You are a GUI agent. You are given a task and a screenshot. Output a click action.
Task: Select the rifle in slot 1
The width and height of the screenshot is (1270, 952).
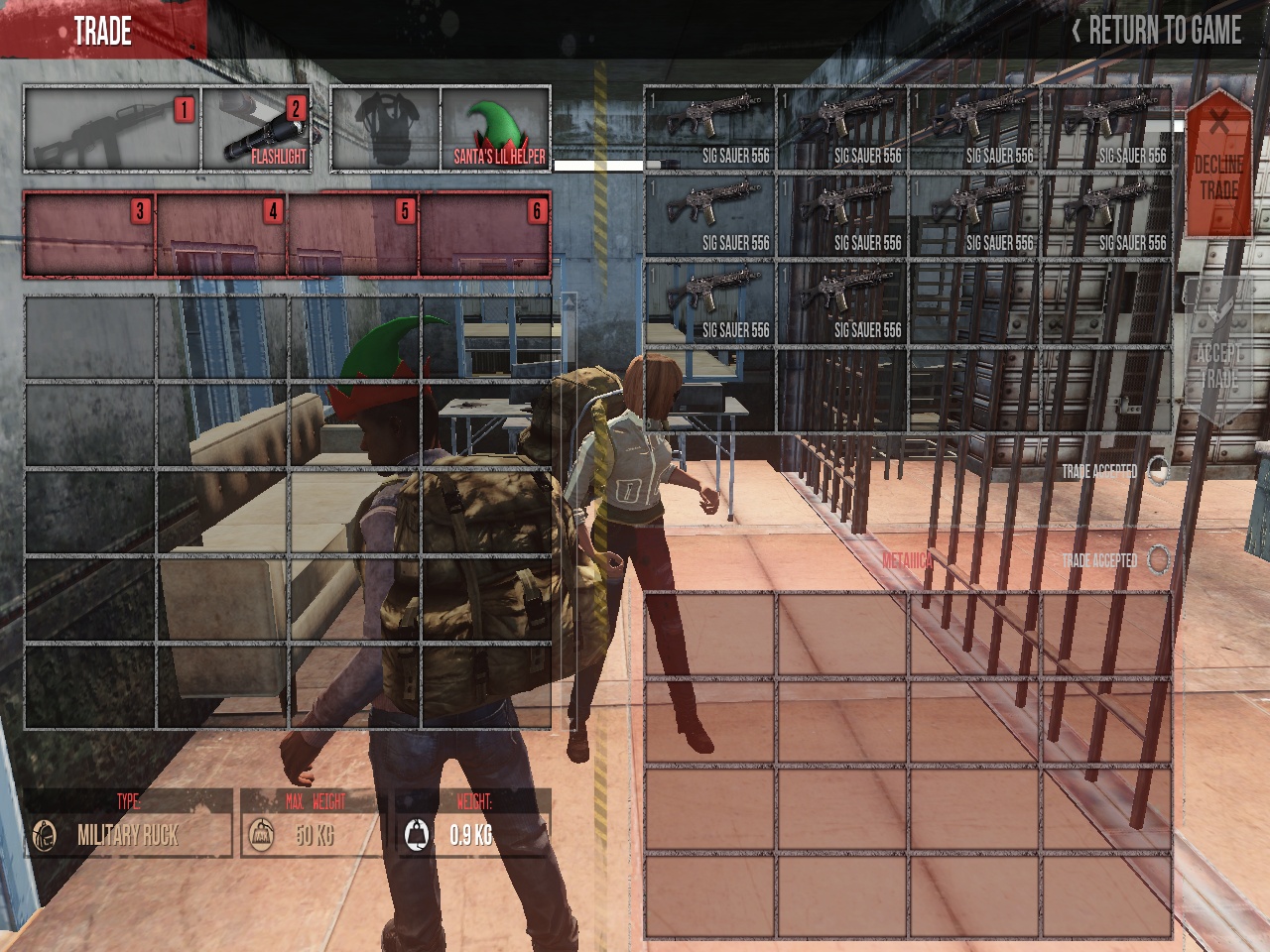(x=111, y=130)
